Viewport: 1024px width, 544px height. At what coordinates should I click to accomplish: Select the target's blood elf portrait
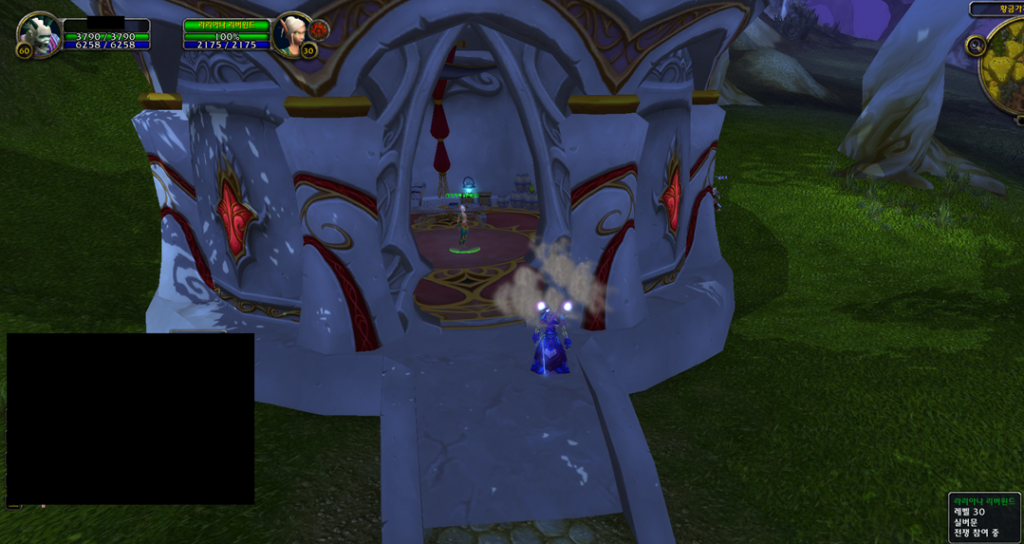pos(293,33)
